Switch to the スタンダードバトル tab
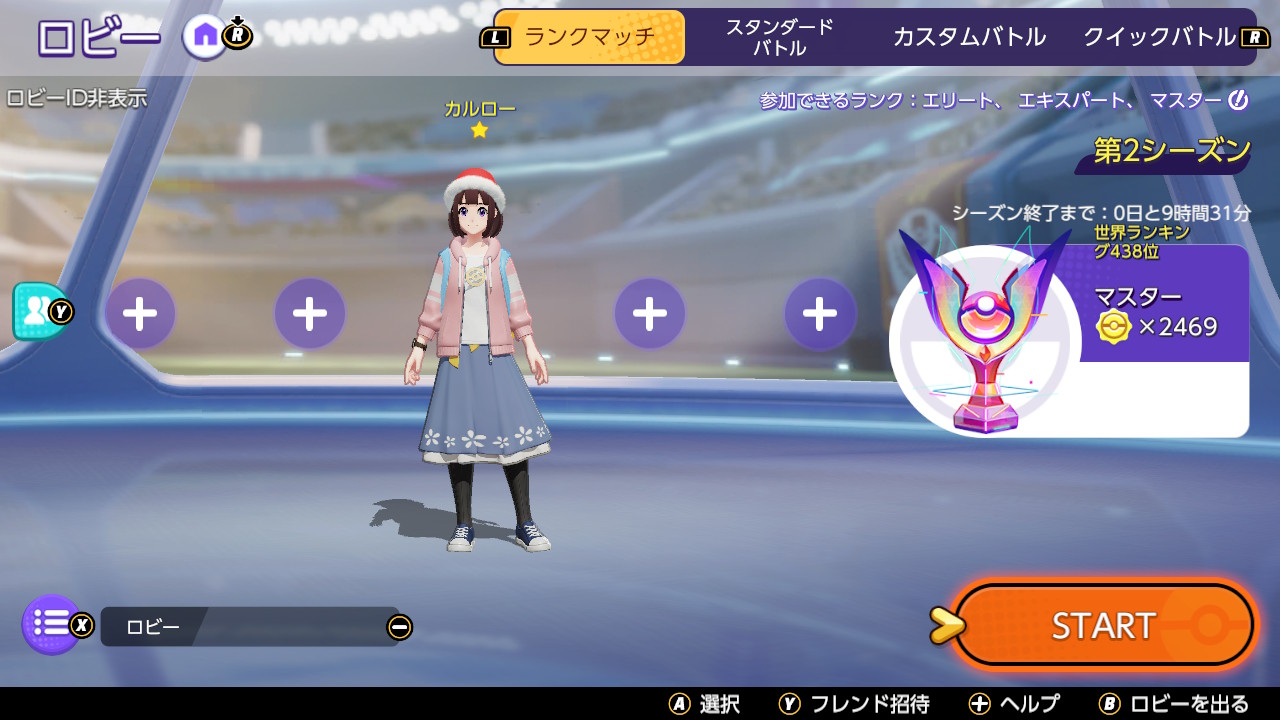Viewport: 1280px width, 720px height. point(779,36)
